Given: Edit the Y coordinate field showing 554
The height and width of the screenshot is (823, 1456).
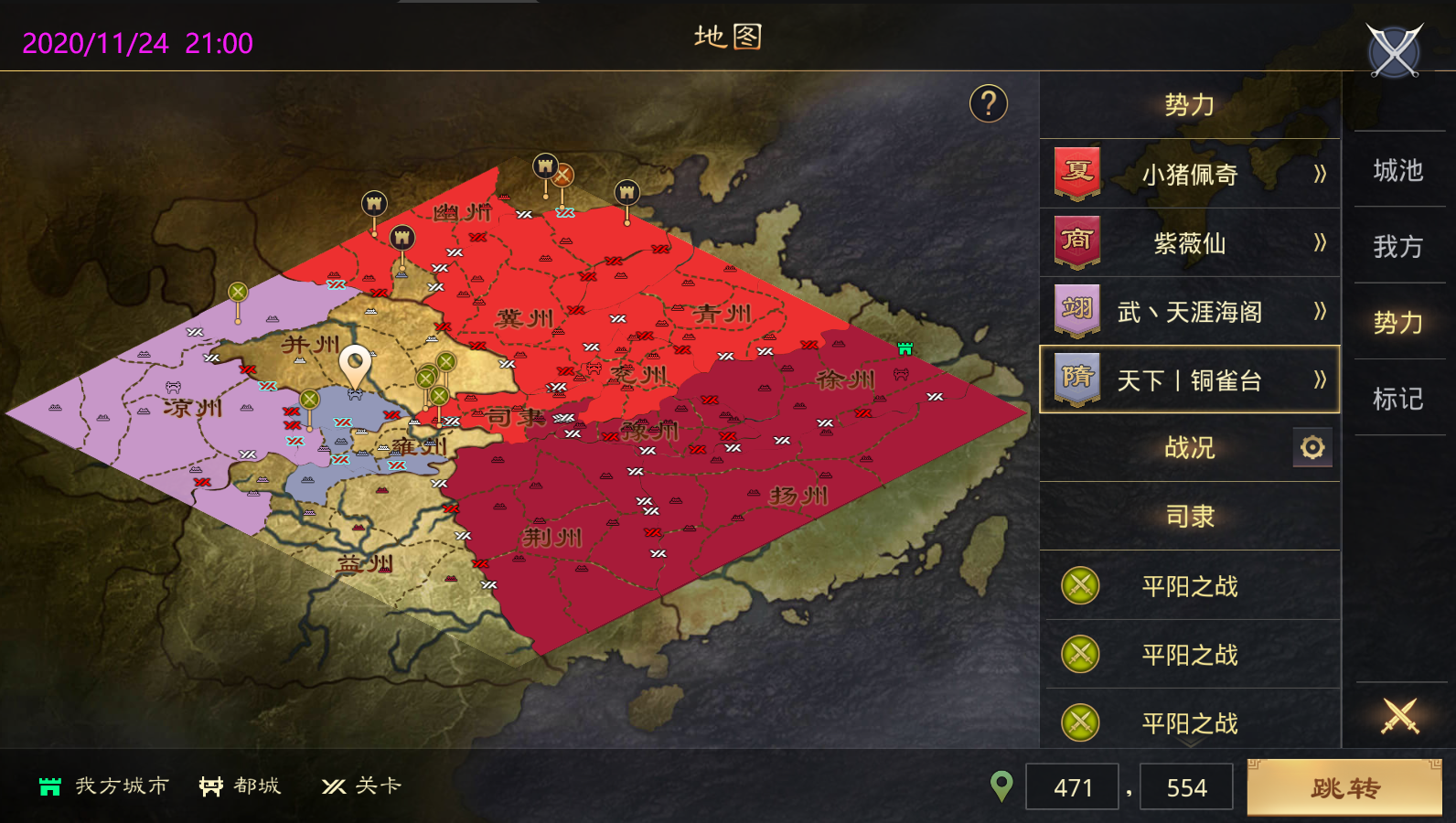Looking at the screenshot, I should point(1186,787).
